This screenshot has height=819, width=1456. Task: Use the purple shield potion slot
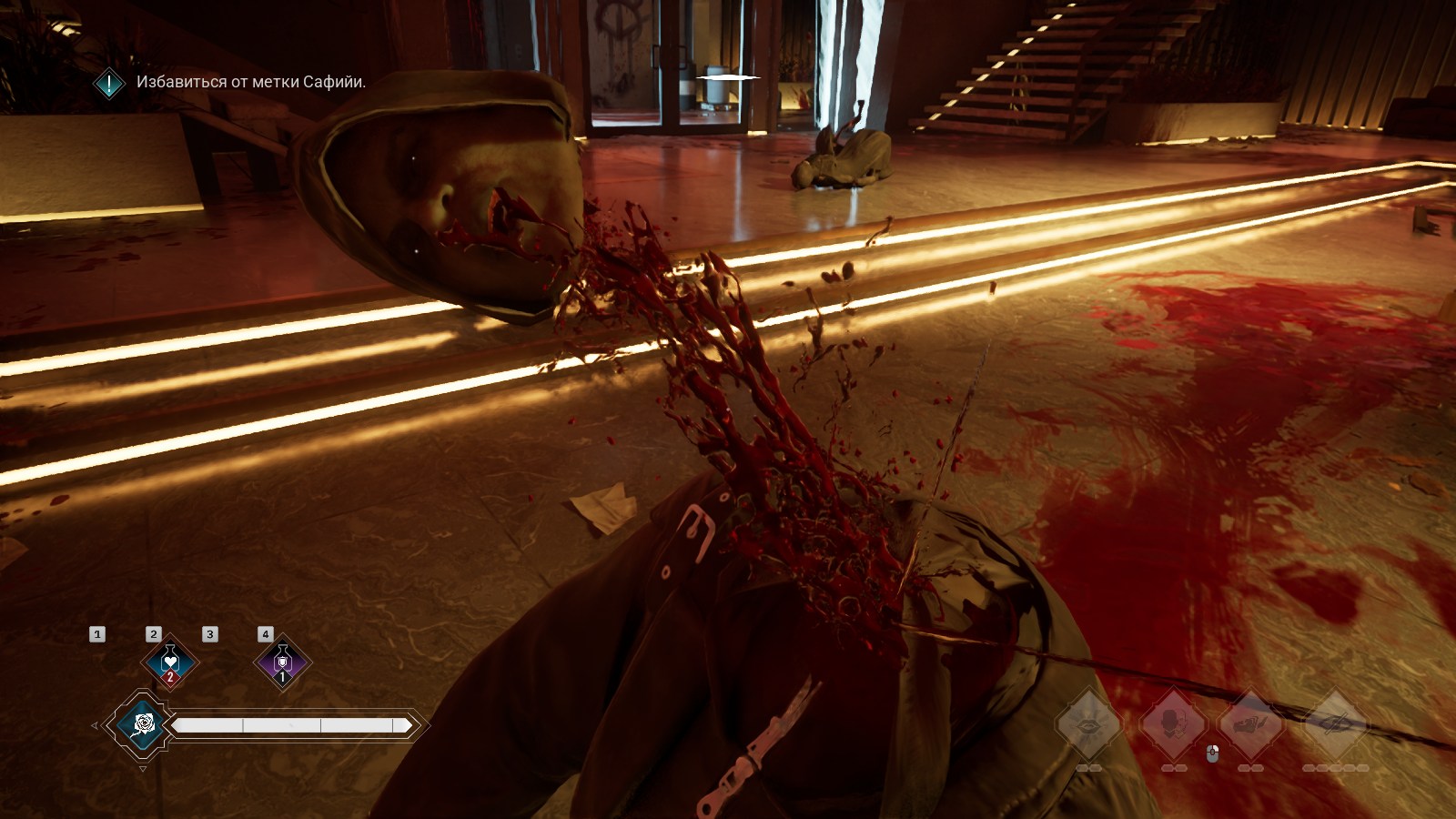[282, 662]
